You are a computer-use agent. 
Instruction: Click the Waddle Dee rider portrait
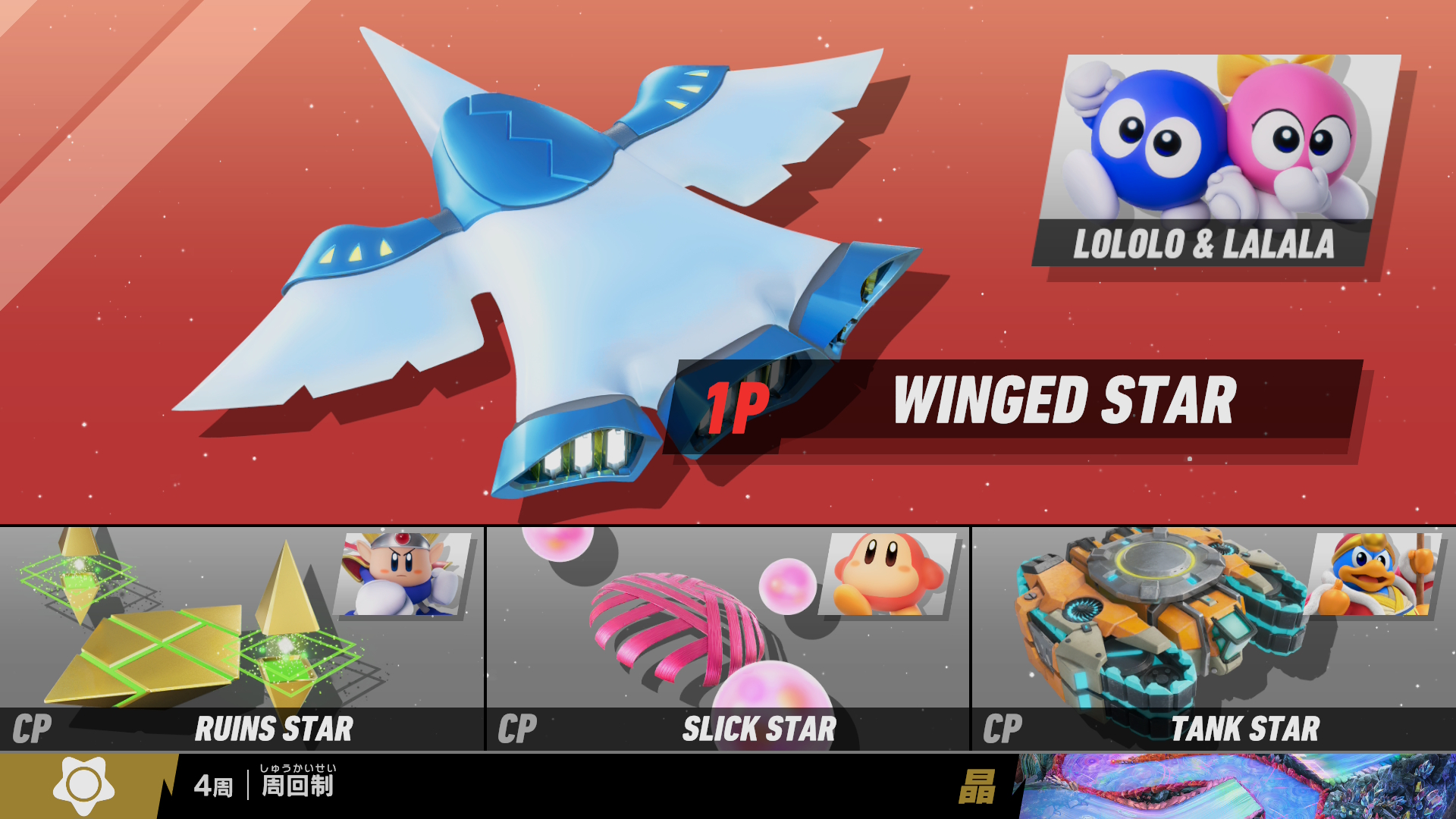889,574
